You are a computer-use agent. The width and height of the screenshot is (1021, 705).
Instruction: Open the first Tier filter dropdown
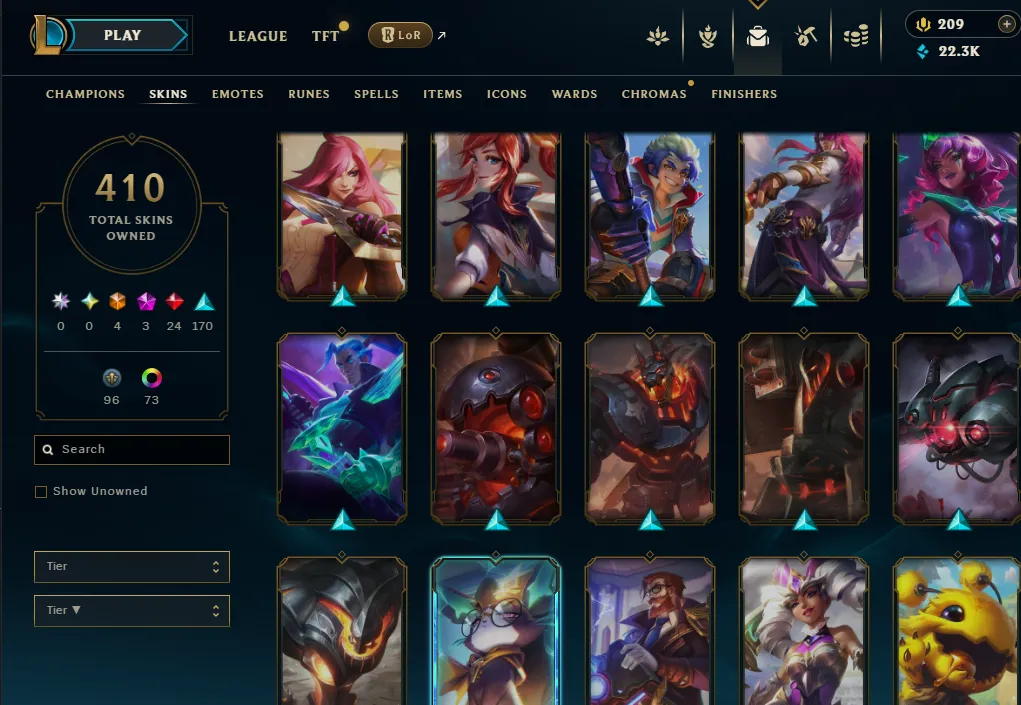coord(132,567)
